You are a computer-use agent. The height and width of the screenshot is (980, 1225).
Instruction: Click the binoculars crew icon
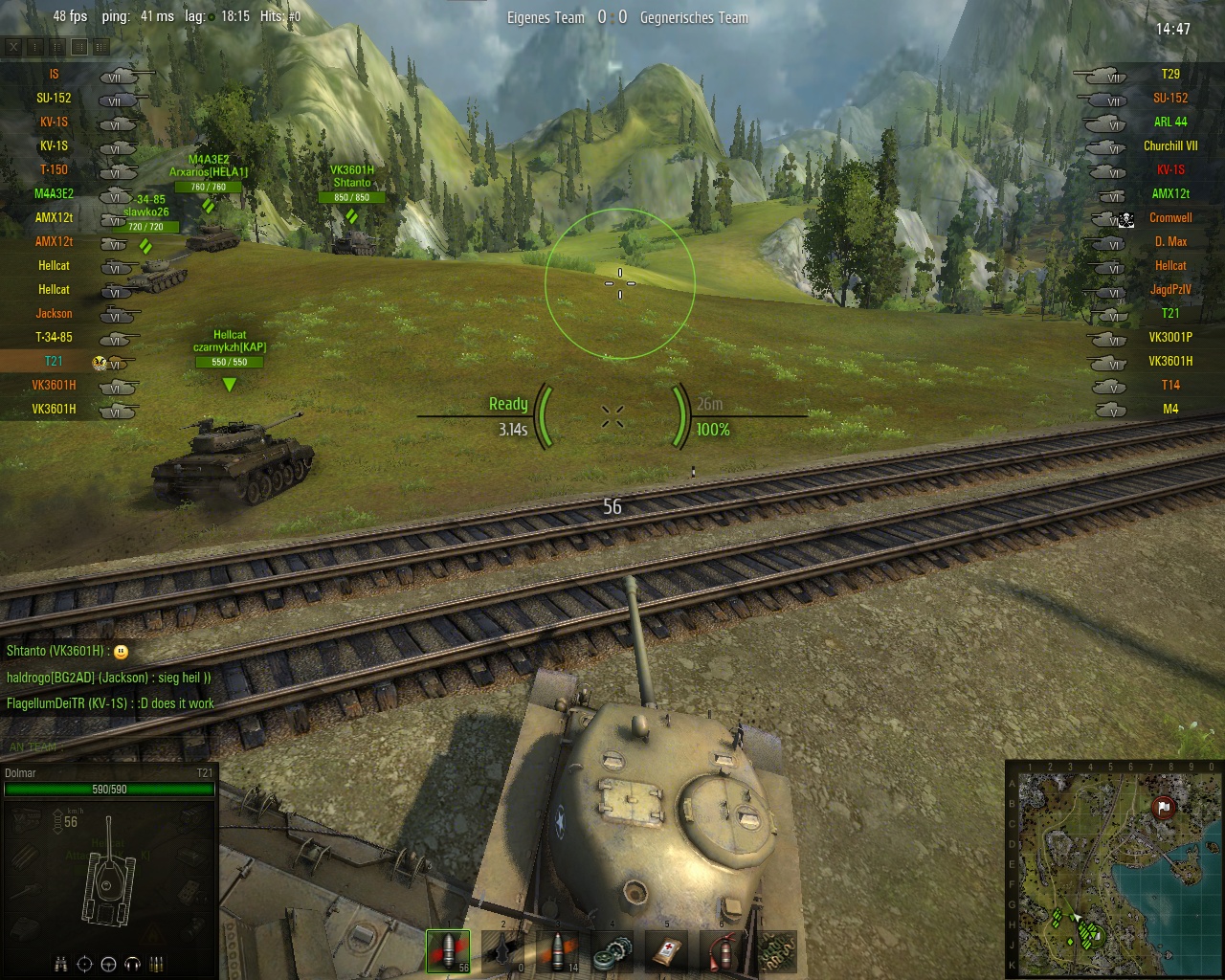[60, 964]
